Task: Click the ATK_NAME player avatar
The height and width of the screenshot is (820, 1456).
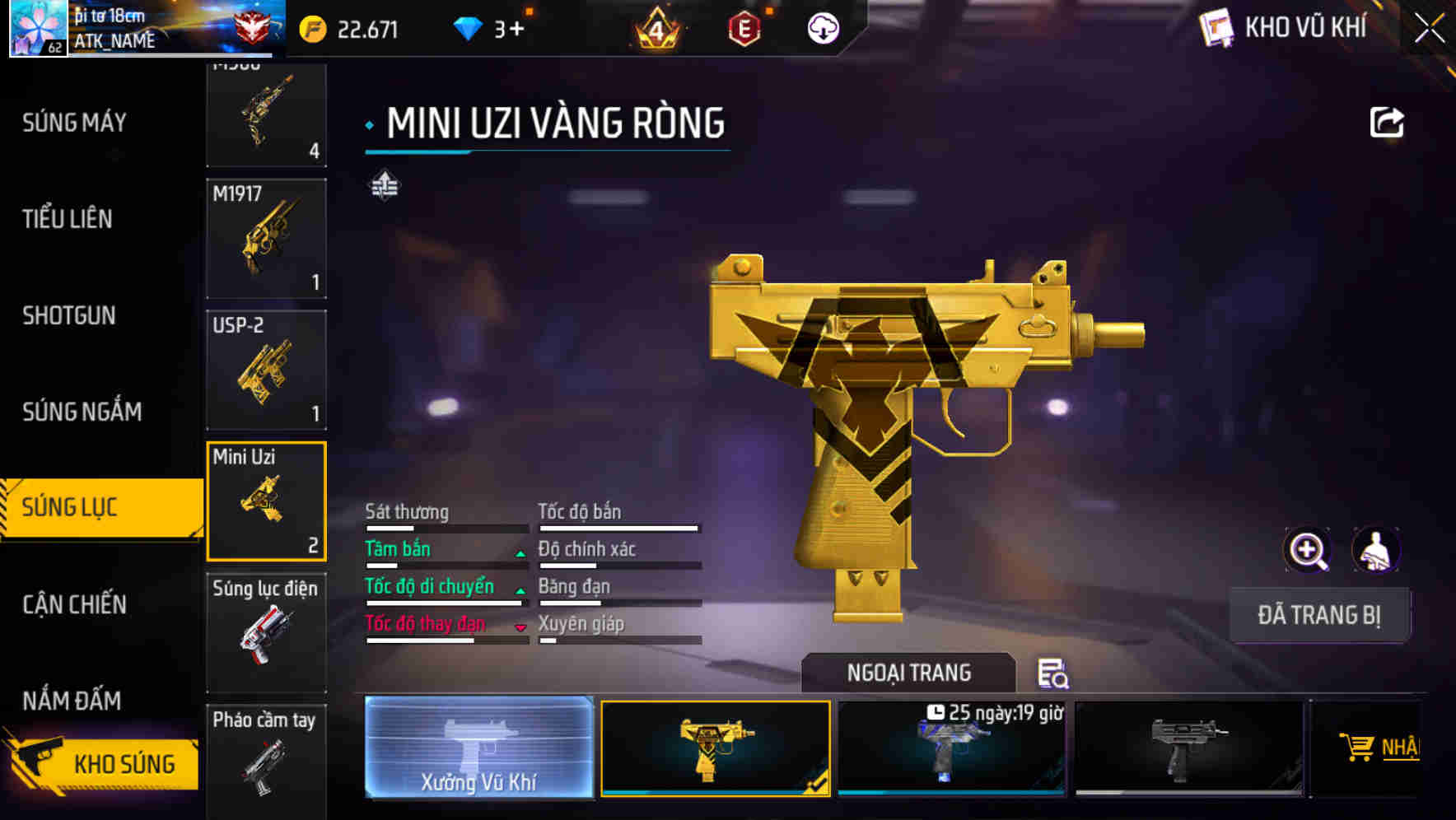Action: click(x=35, y=29)
